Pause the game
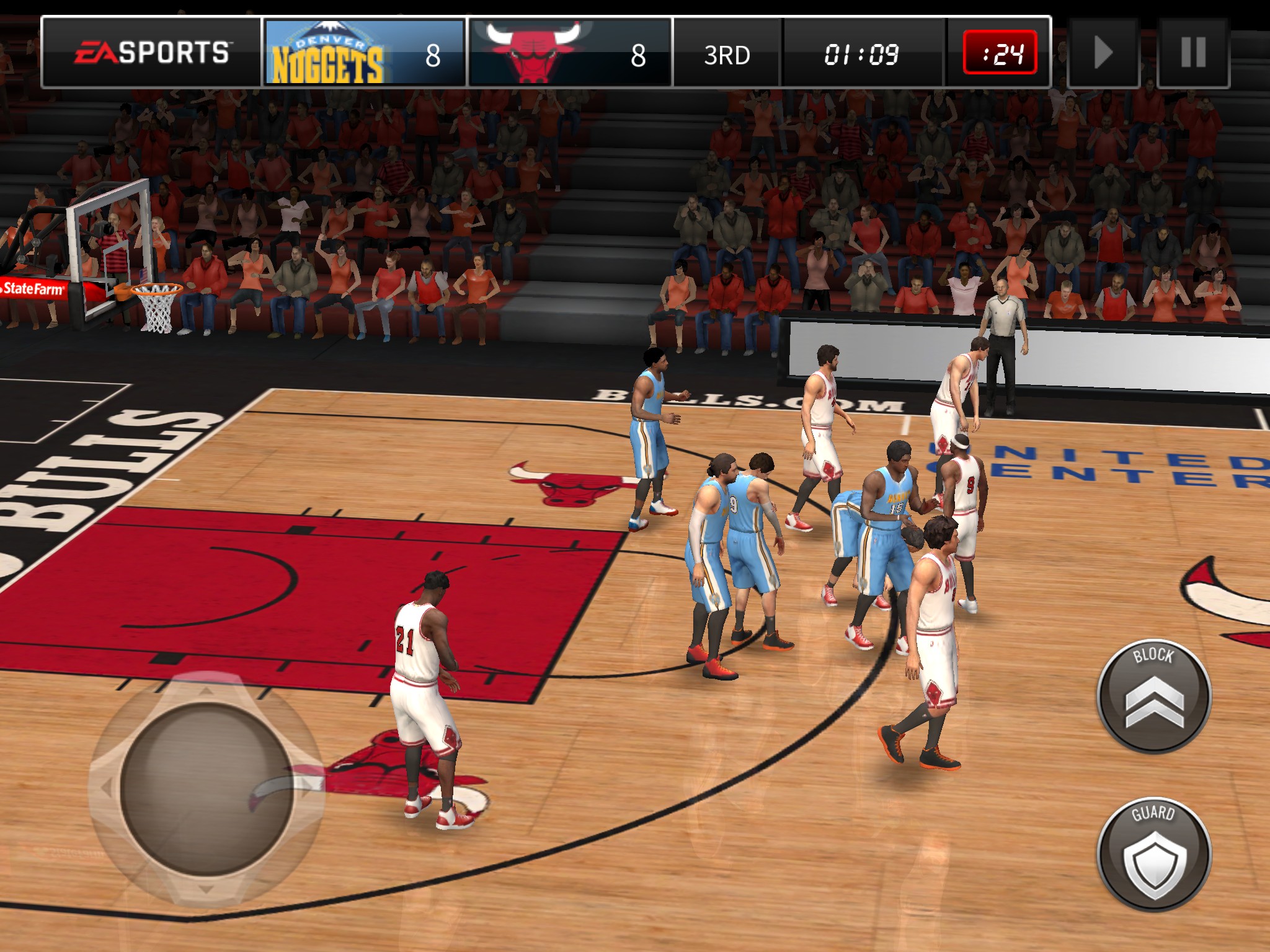Screen dimensions: 1270x952 pos(1193,53)
